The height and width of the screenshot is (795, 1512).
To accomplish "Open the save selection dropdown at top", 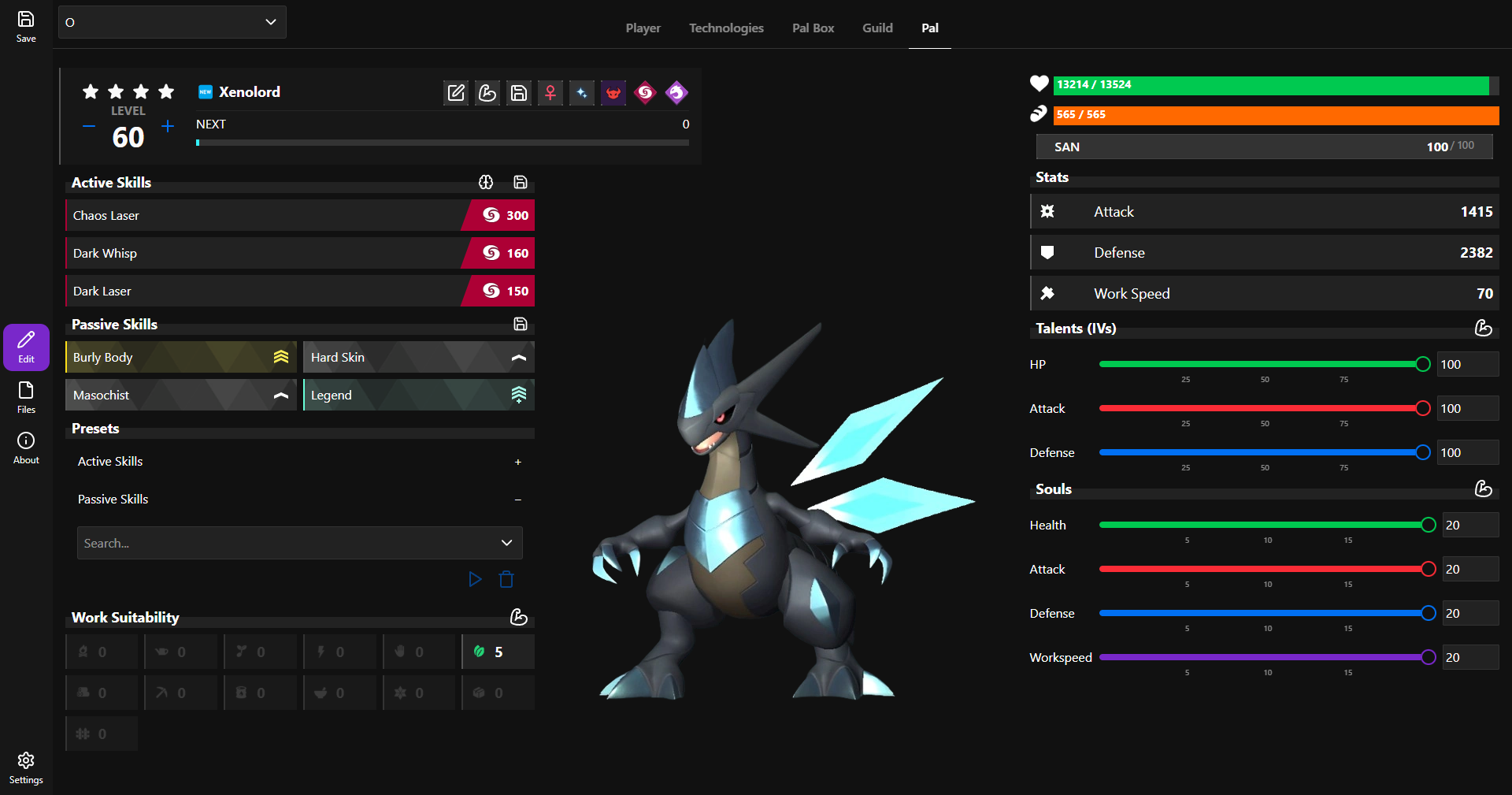I will pyautogui.click(x=172, y=22).
